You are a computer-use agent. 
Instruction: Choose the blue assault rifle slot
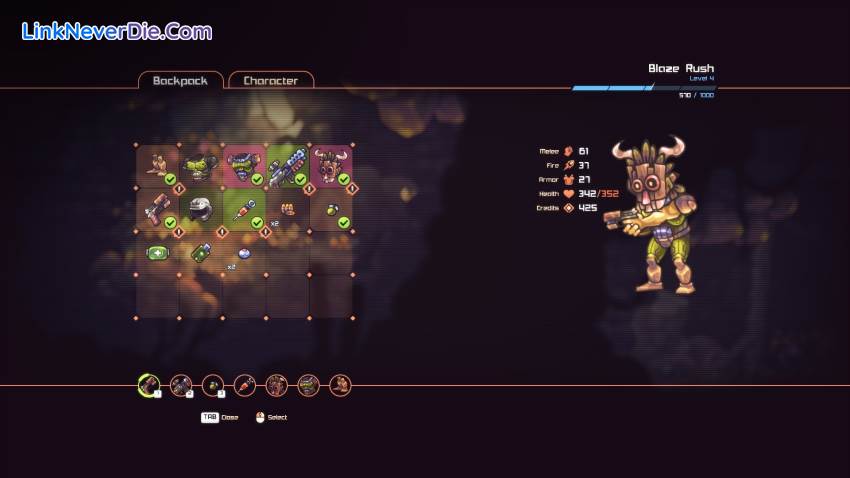click(287, 166)
